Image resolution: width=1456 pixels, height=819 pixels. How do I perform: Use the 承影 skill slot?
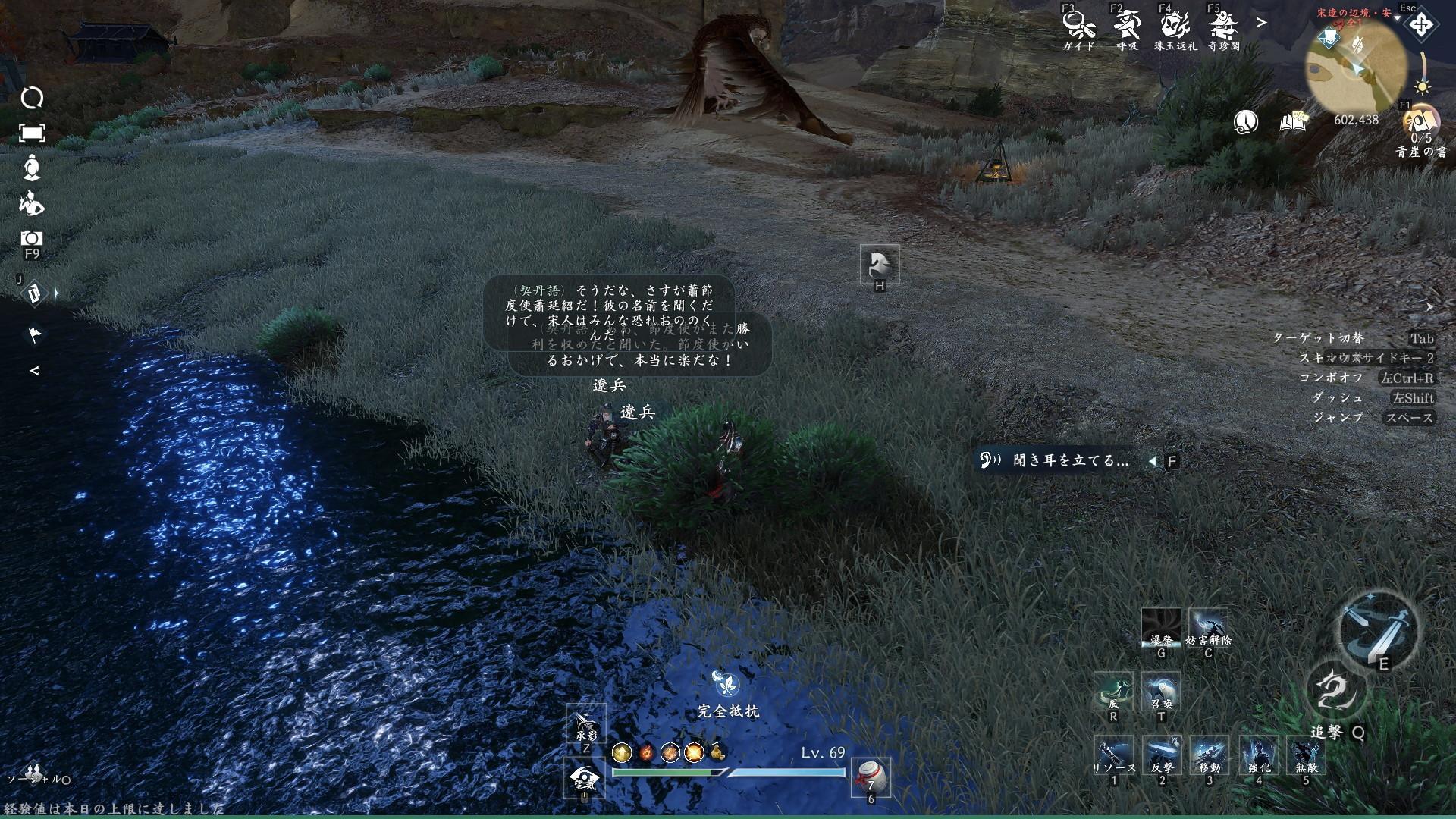[586, 724]
